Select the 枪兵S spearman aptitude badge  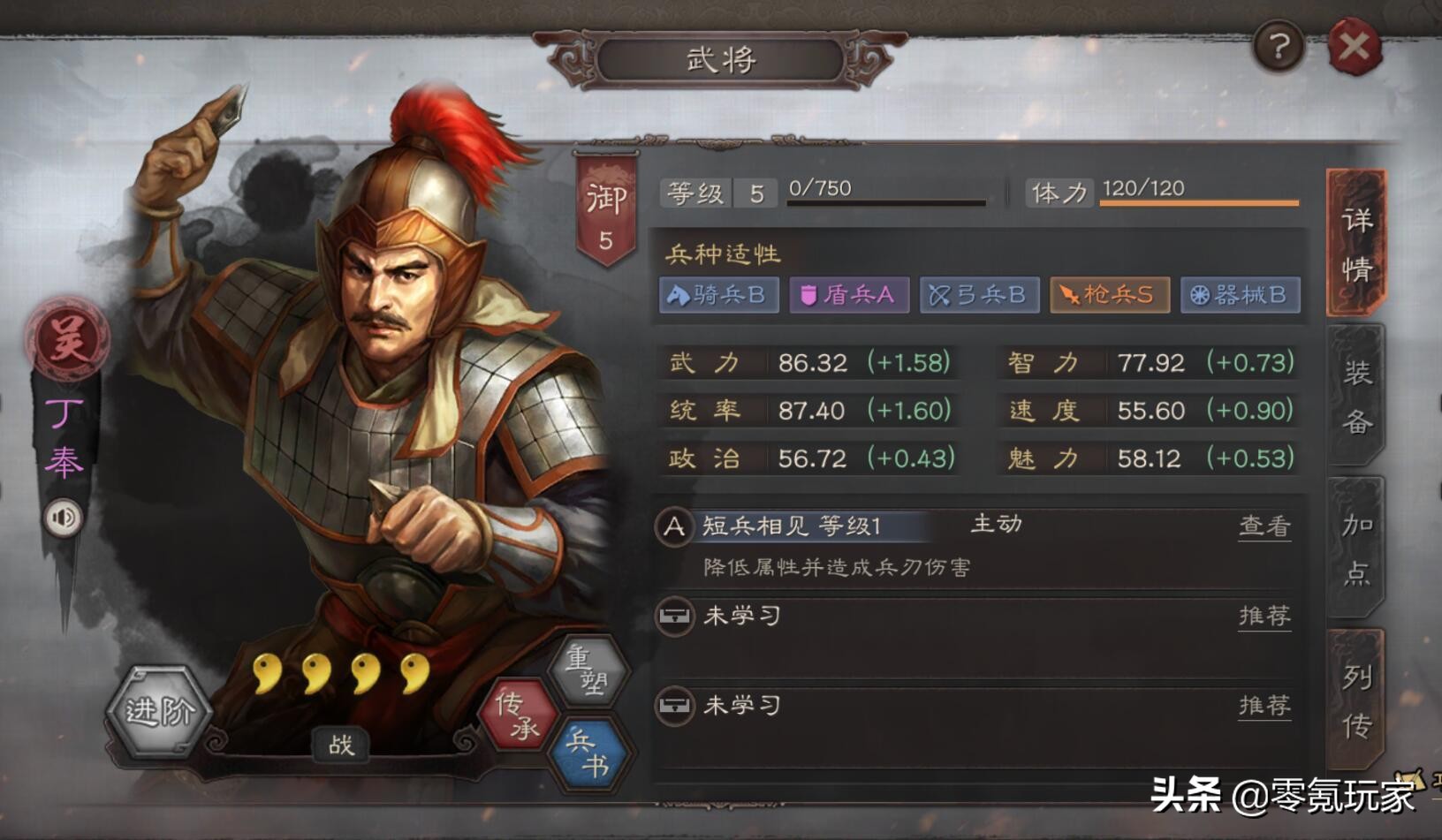click(x=1109, y=296)
